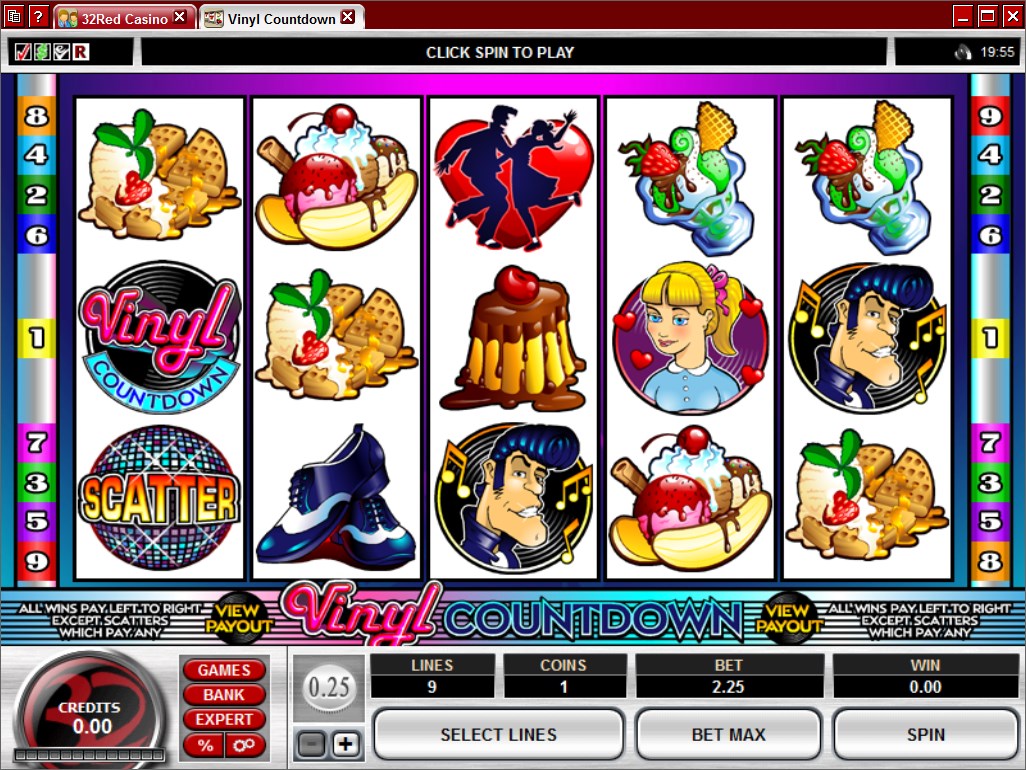Viewport: 1026px width, 770px height.
Task: Switch to Expert mode
Action: point(223,719)
